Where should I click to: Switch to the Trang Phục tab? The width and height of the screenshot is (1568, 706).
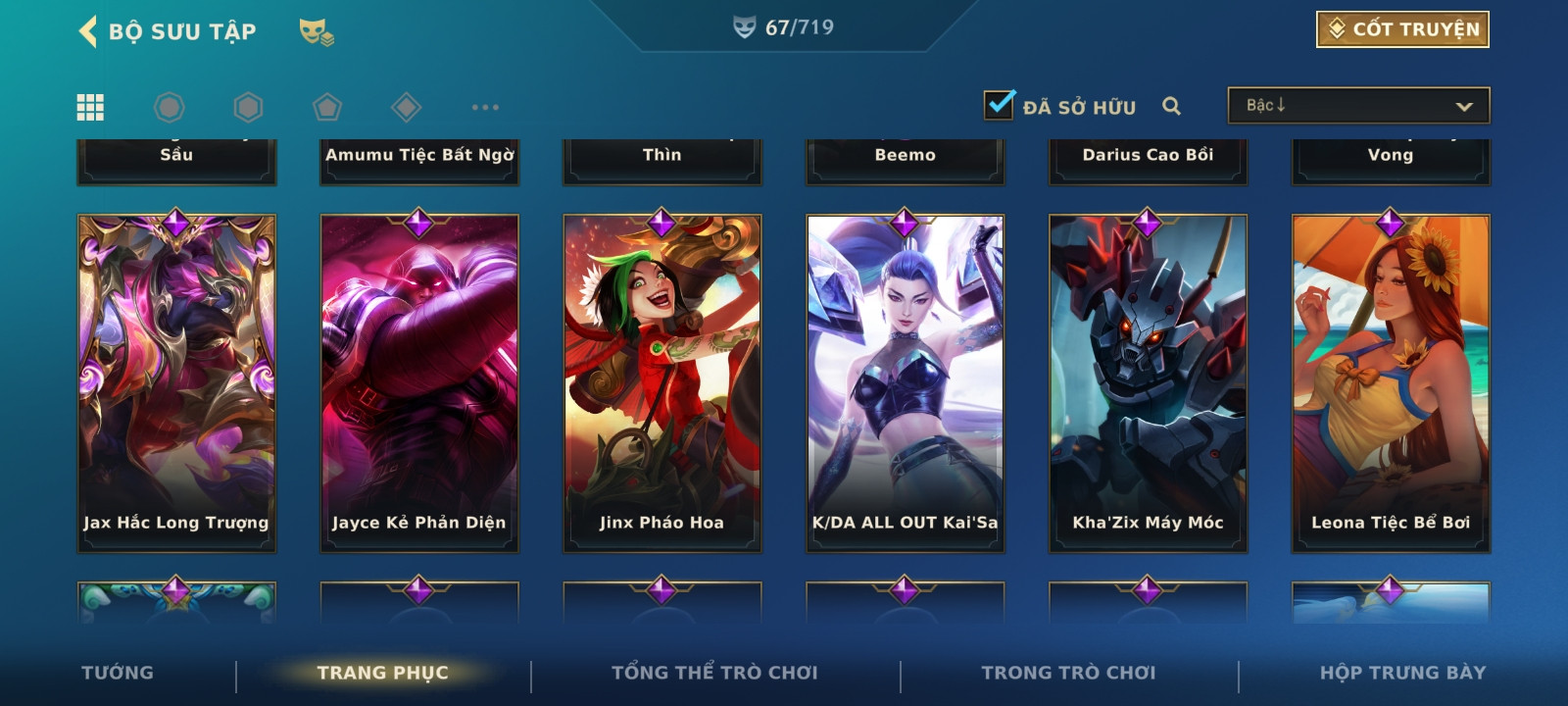pyautogui.click(x=382, y=673)
